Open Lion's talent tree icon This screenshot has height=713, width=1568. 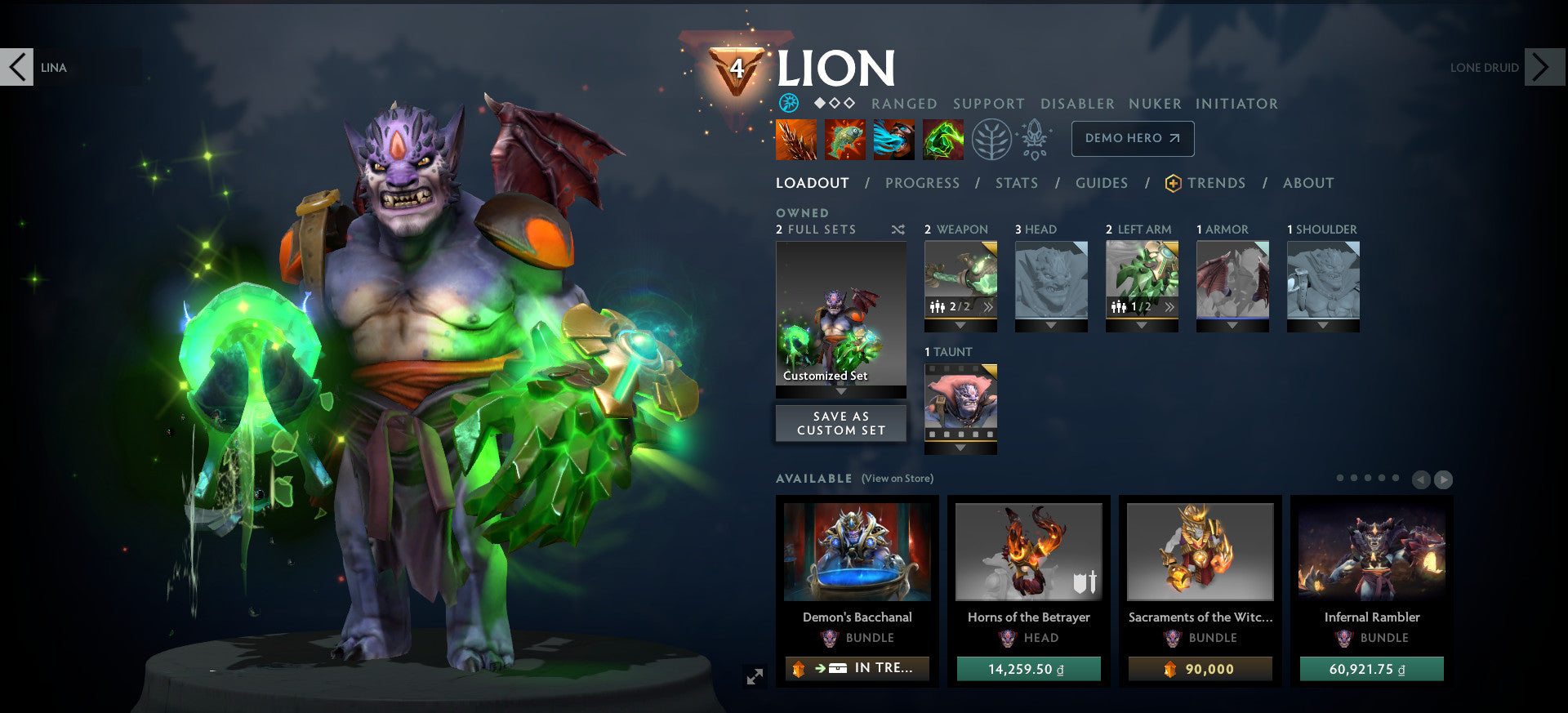(x=991, y=139)
